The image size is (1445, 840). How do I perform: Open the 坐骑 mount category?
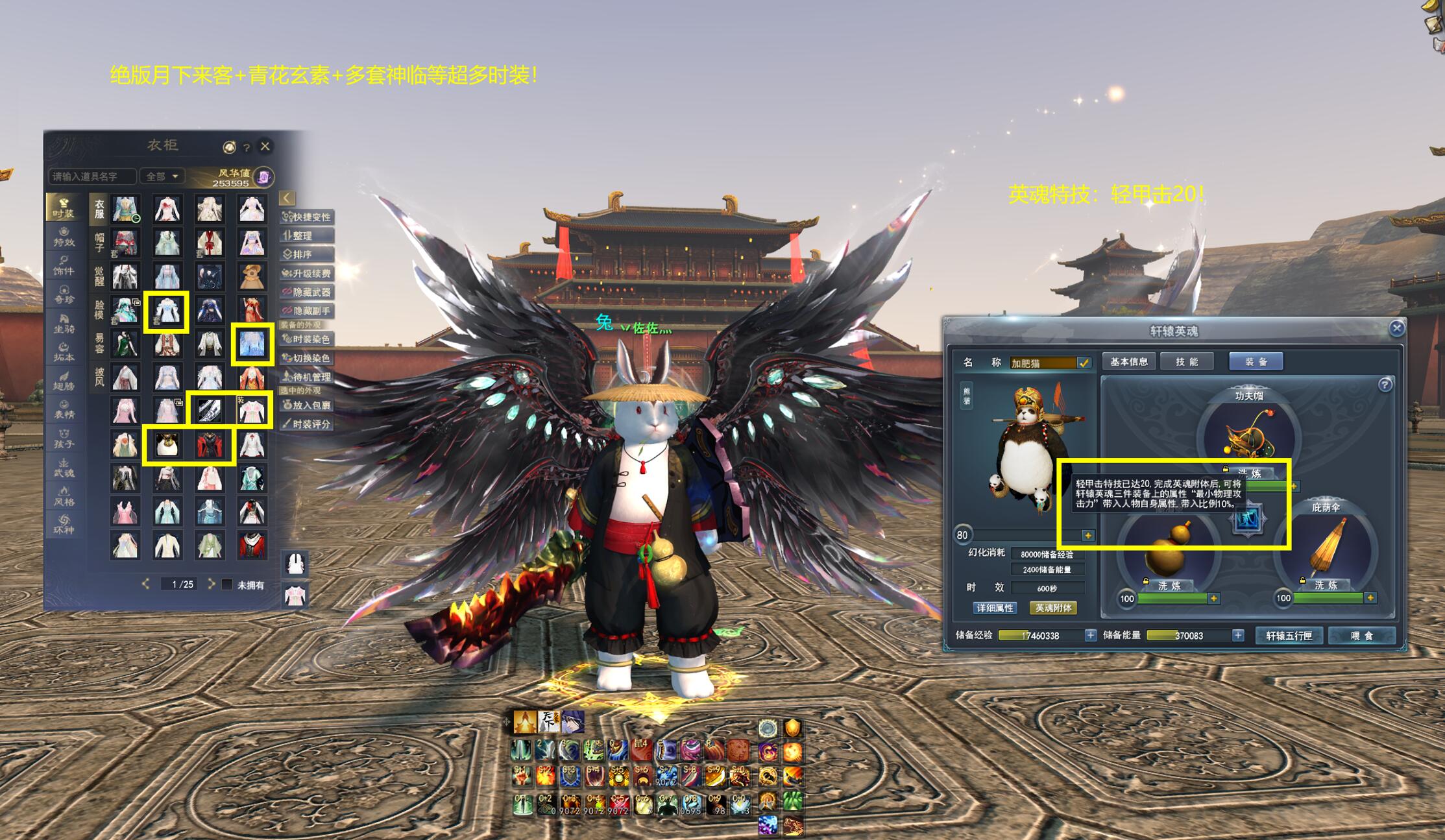pyautogui.click(x=64, y=323)
